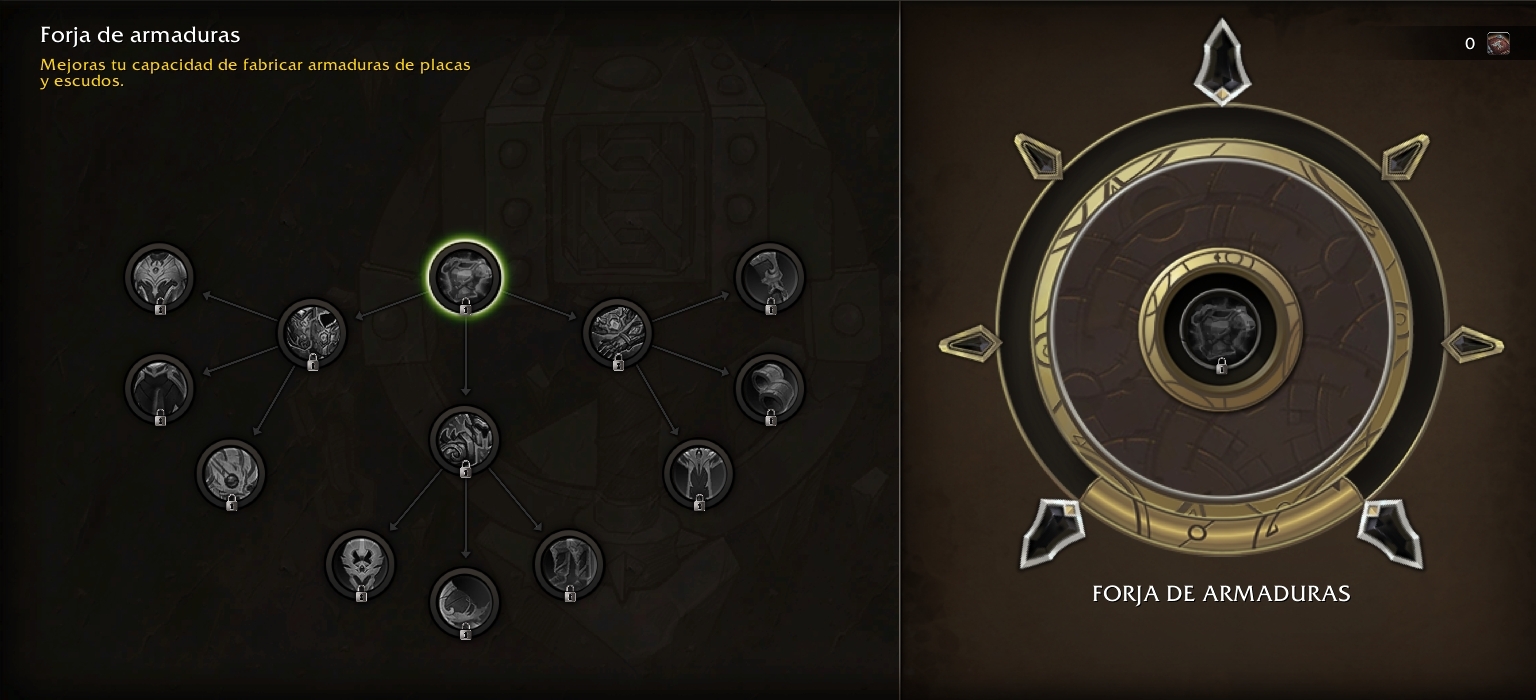Choose the locked plate boot node
Screen dimensions: 1536x700
(770, 277)
